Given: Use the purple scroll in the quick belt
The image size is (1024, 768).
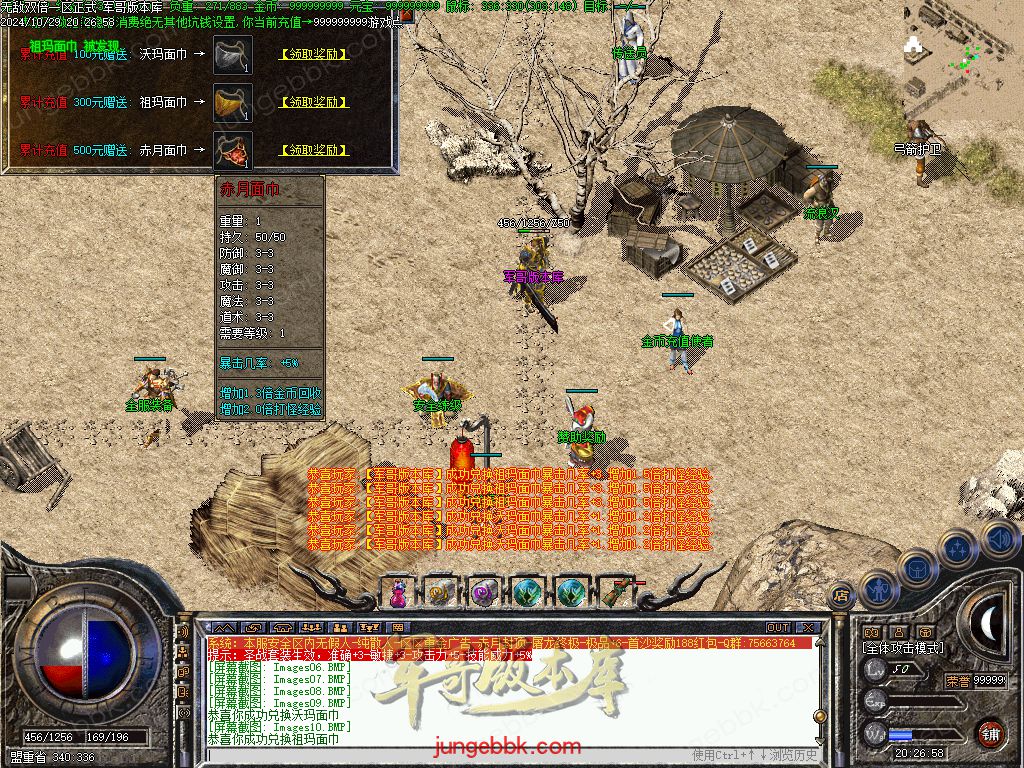Looking at the screenshot, I should (x=485, y=593).
